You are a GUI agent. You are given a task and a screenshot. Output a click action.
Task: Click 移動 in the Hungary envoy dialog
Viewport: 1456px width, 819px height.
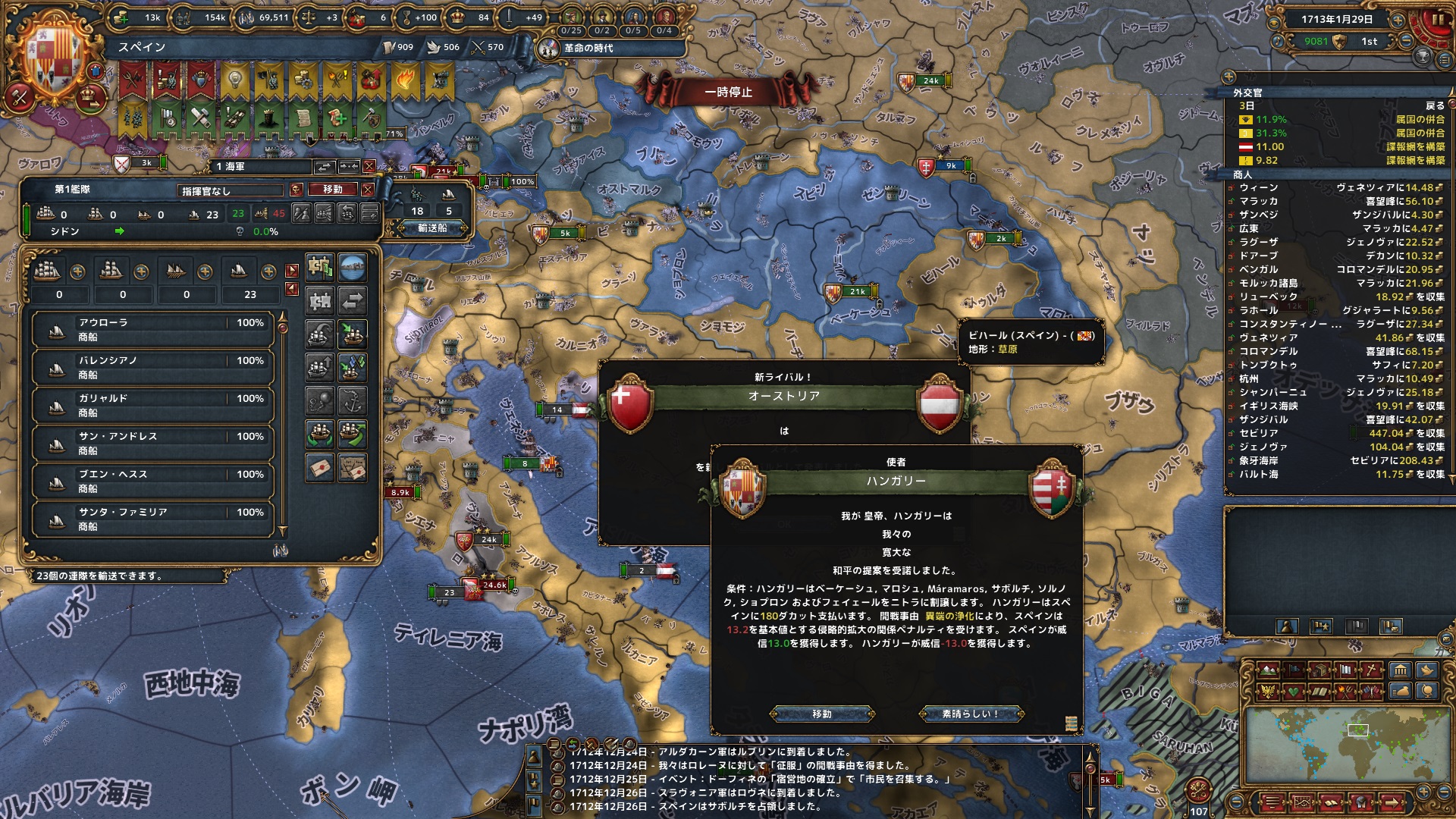[822, 714]
